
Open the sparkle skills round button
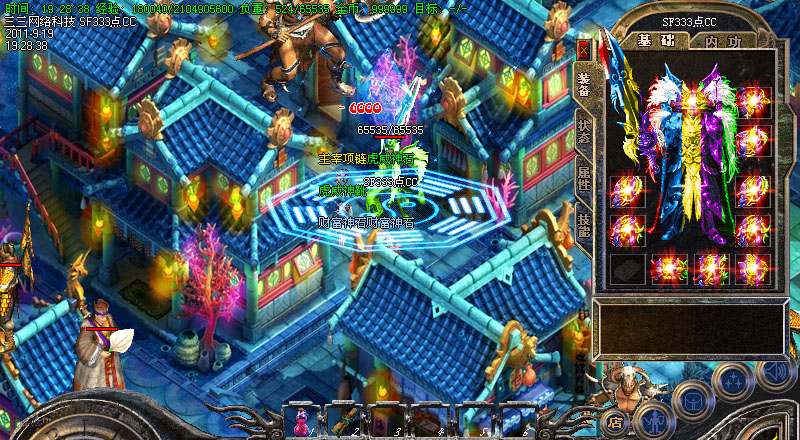(733, 380)
